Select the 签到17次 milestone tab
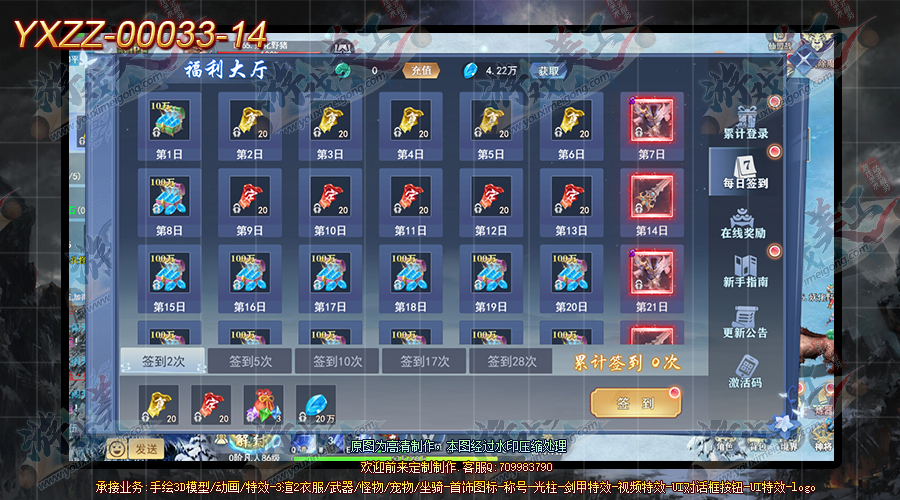The width and height of the screenshot is (900, 500). pyautogui.click(x=425, y=361)
